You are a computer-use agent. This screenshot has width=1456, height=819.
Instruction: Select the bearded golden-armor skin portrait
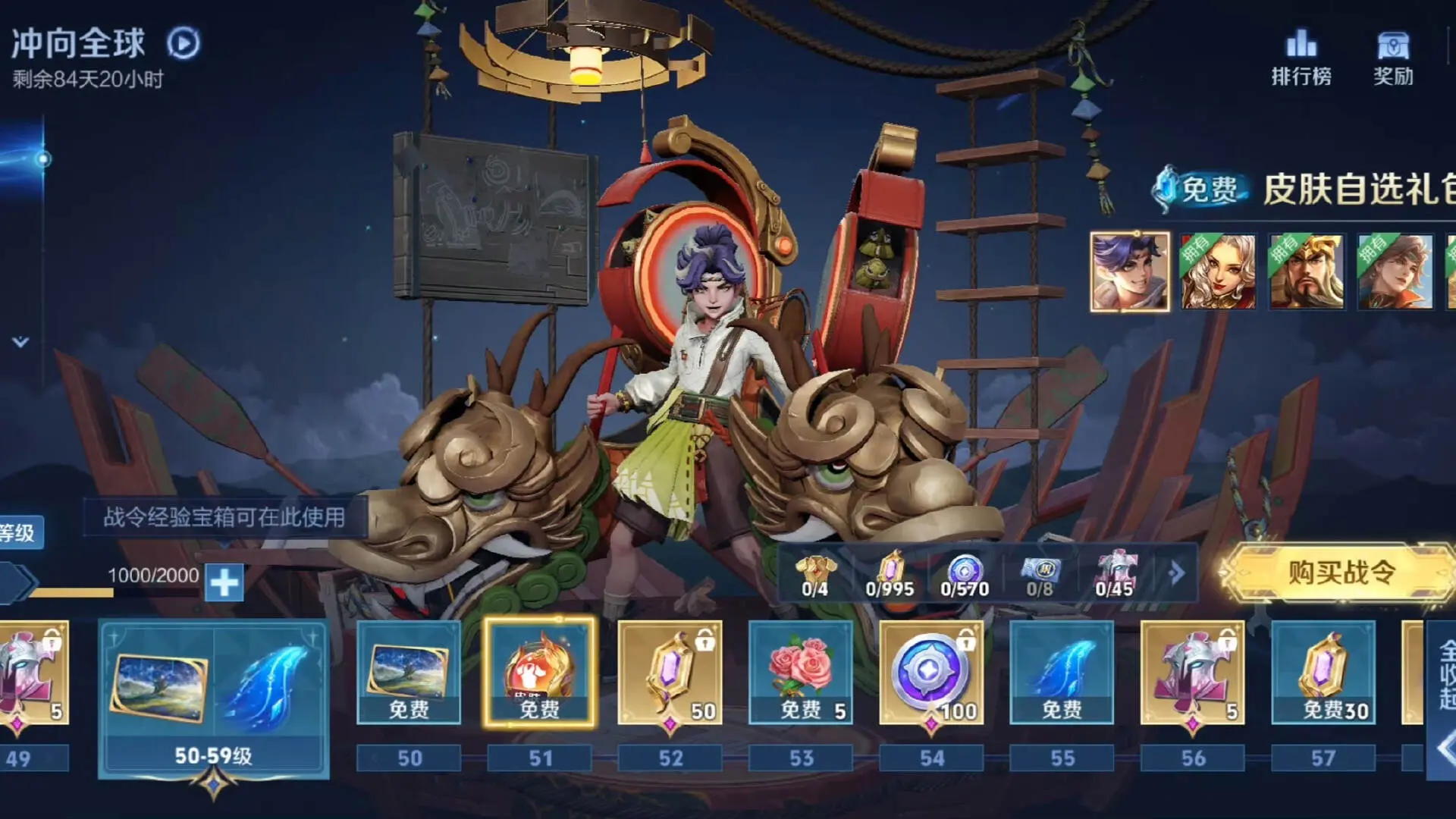click(x=1306, y=271)
